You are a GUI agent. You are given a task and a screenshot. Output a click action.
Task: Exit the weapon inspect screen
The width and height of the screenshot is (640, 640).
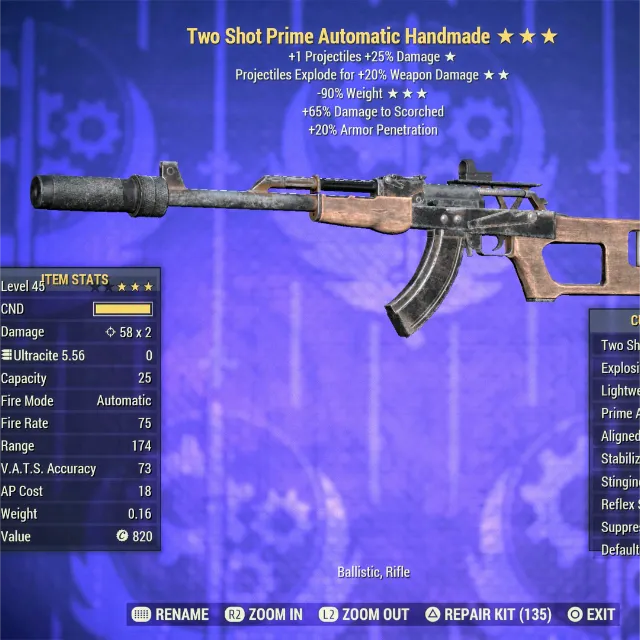point(600,614)
